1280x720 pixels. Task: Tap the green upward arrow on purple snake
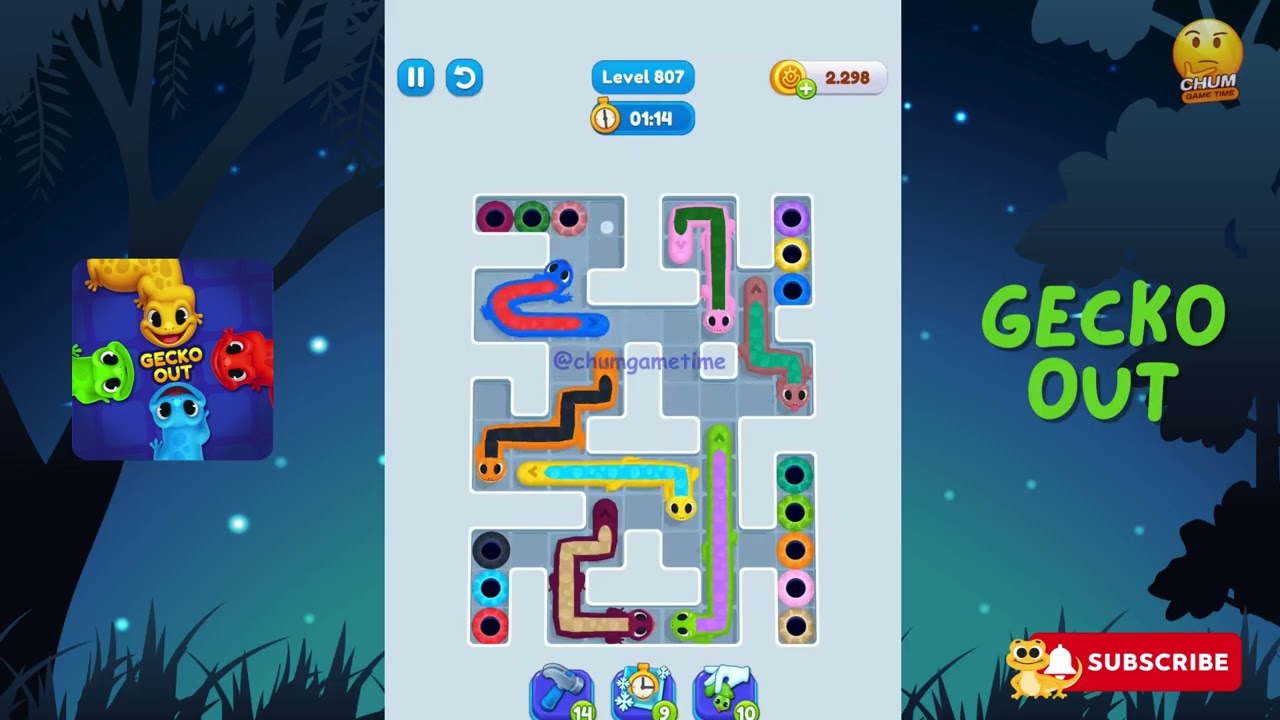718,438
